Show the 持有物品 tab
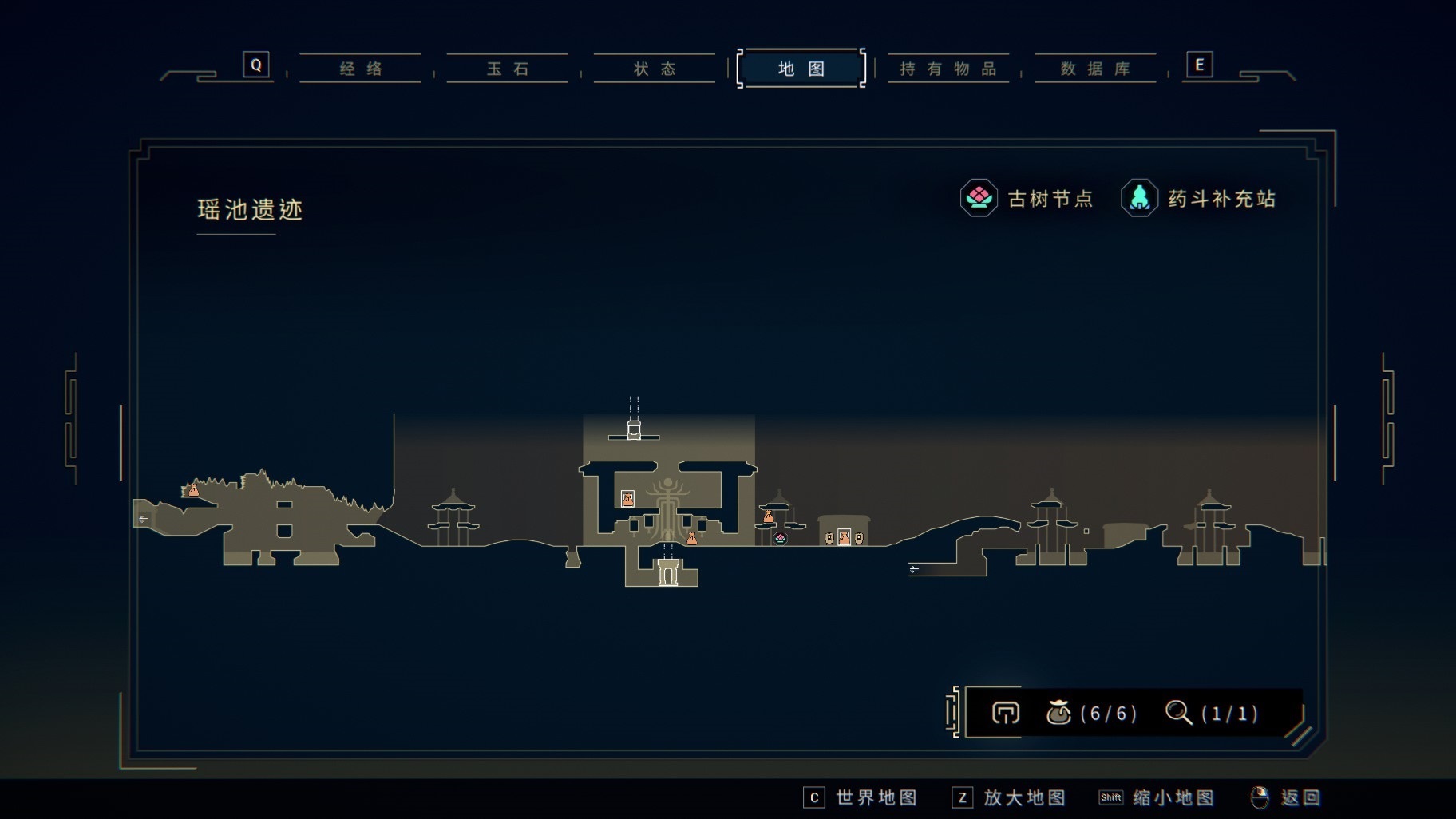 pos(948,69)
